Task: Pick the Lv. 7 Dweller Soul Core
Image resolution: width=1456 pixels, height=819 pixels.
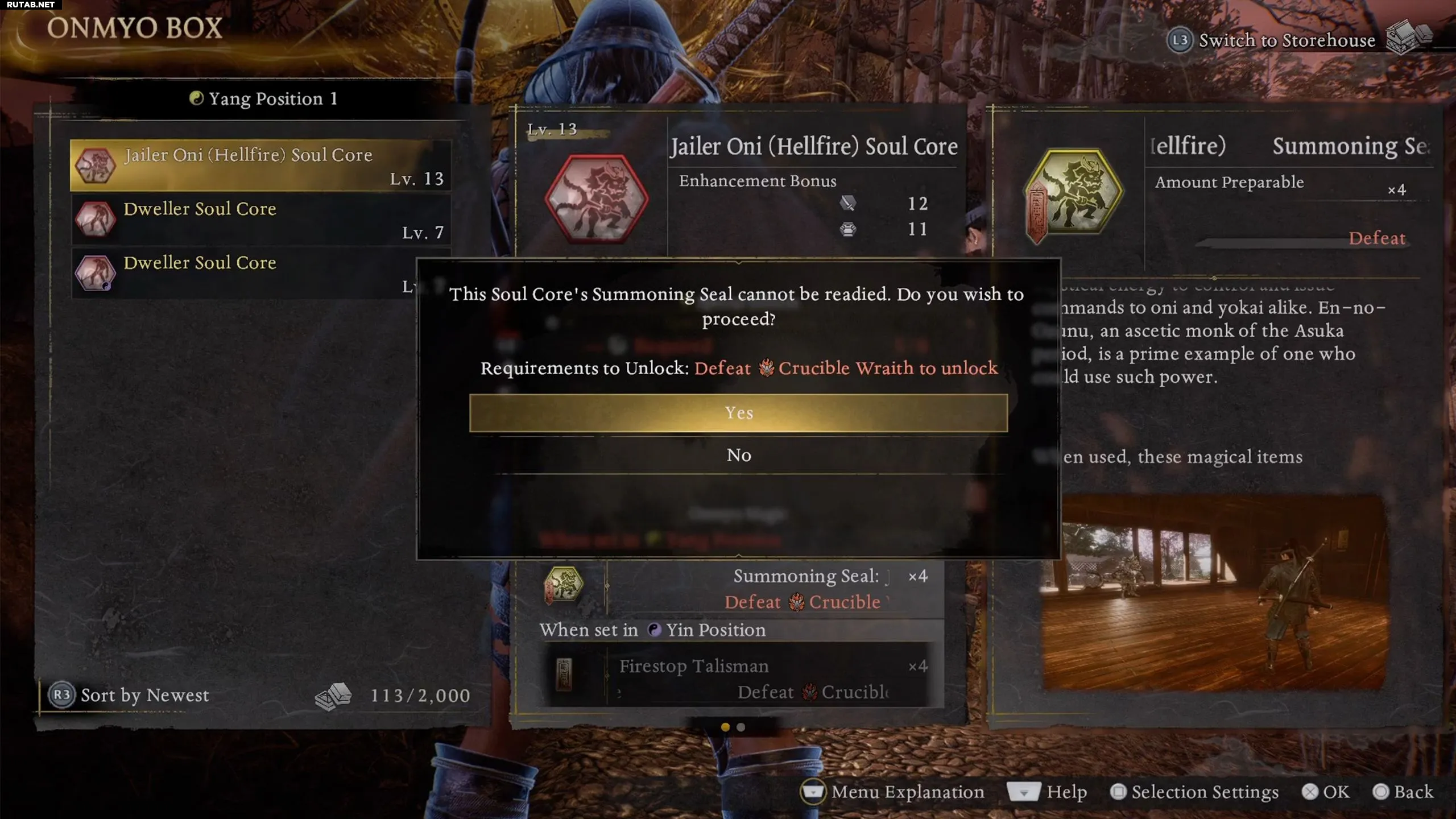Action: click(260, 219)
